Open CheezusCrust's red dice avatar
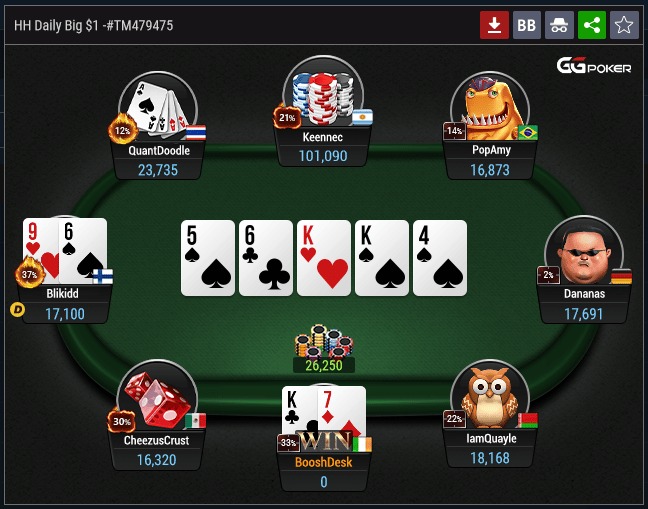 coord(157,397)
